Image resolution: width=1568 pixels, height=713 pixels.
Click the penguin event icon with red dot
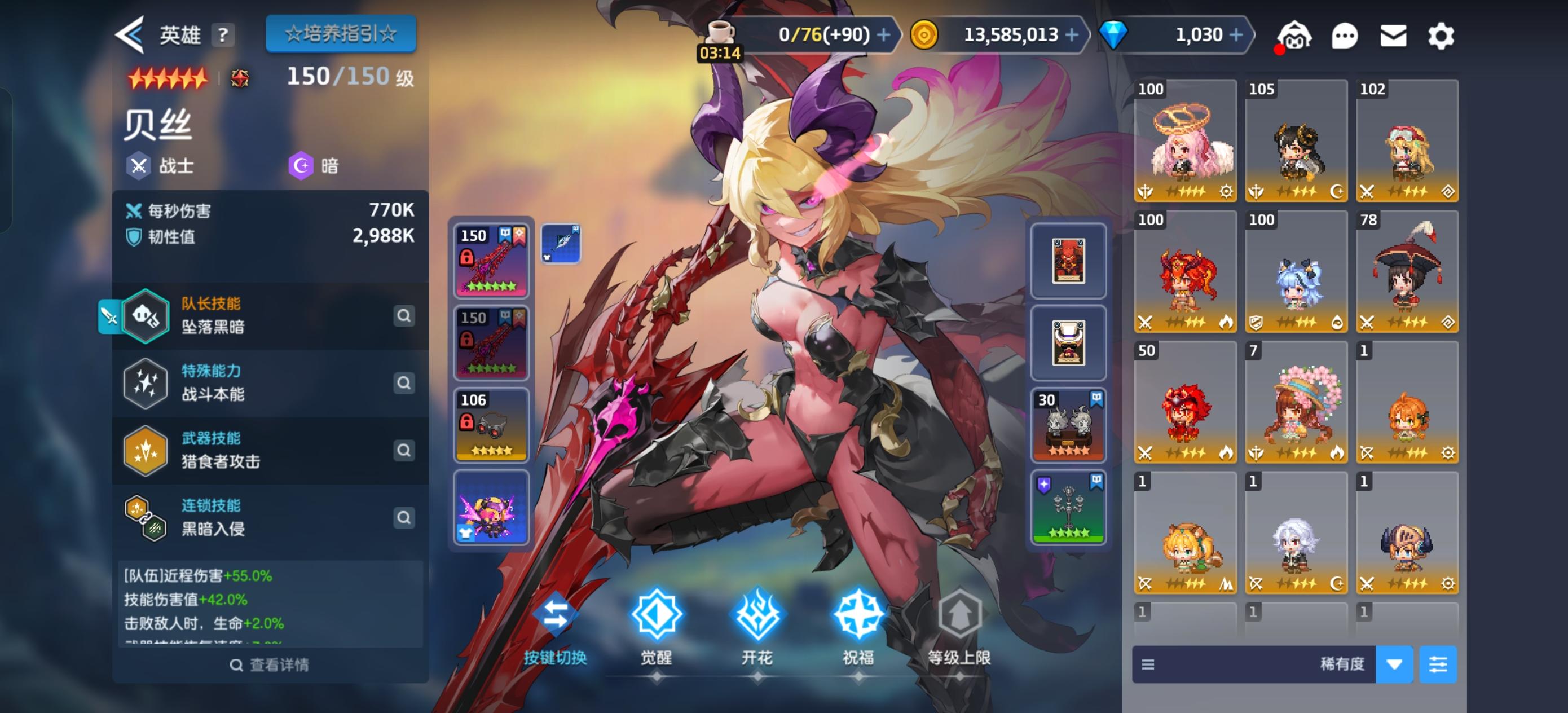[x=1296, y=36]
